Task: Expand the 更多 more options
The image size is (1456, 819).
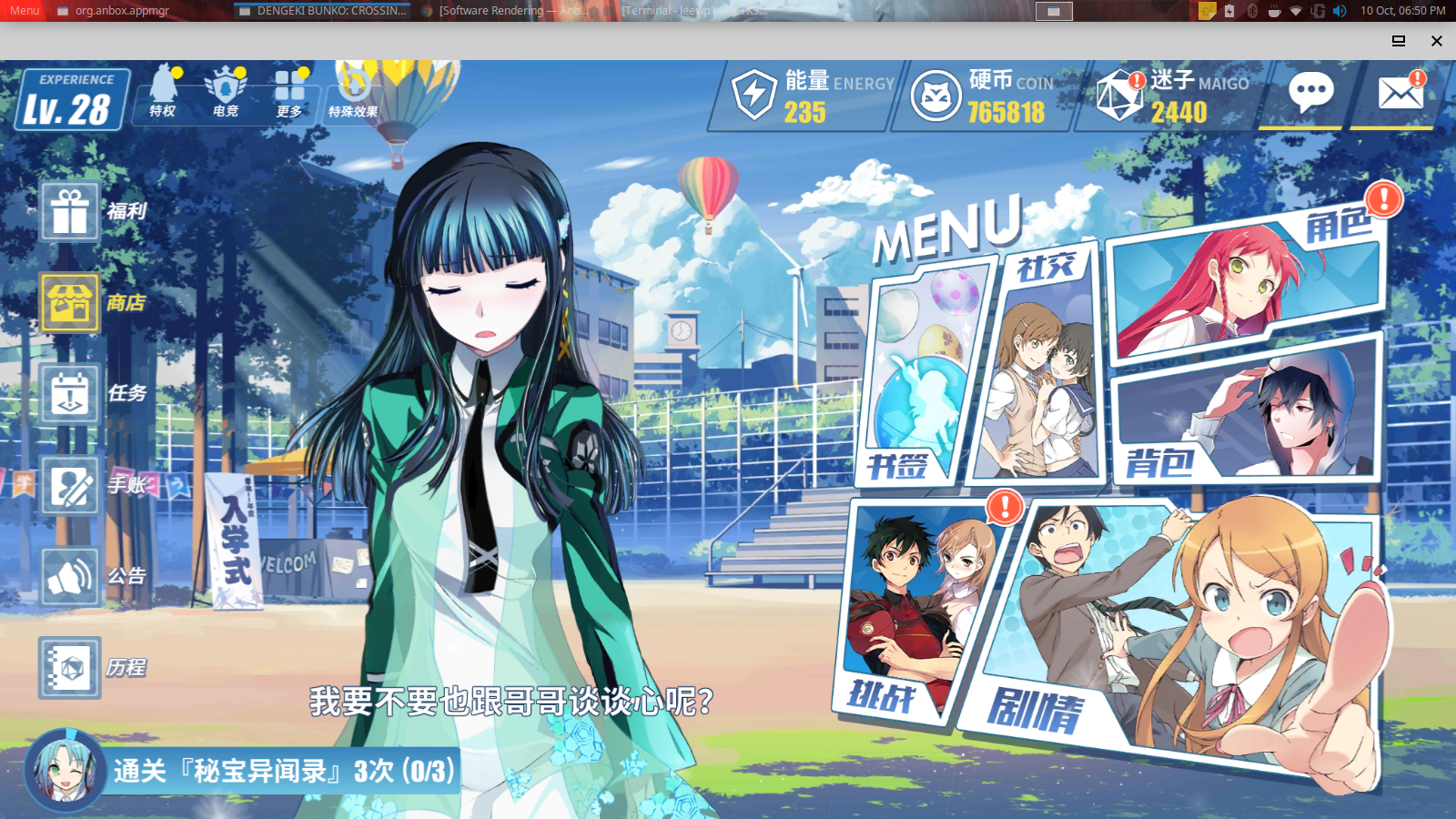Action: 289,91
